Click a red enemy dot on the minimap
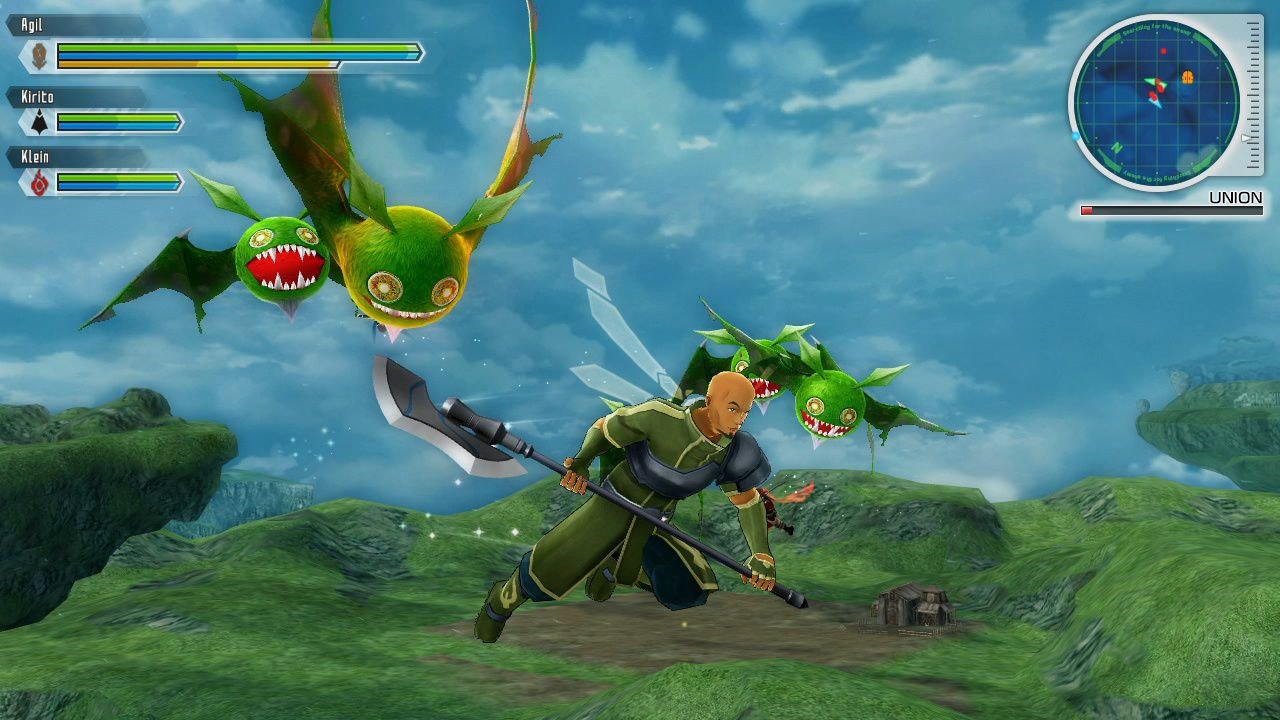 [x=1163, y=52]
